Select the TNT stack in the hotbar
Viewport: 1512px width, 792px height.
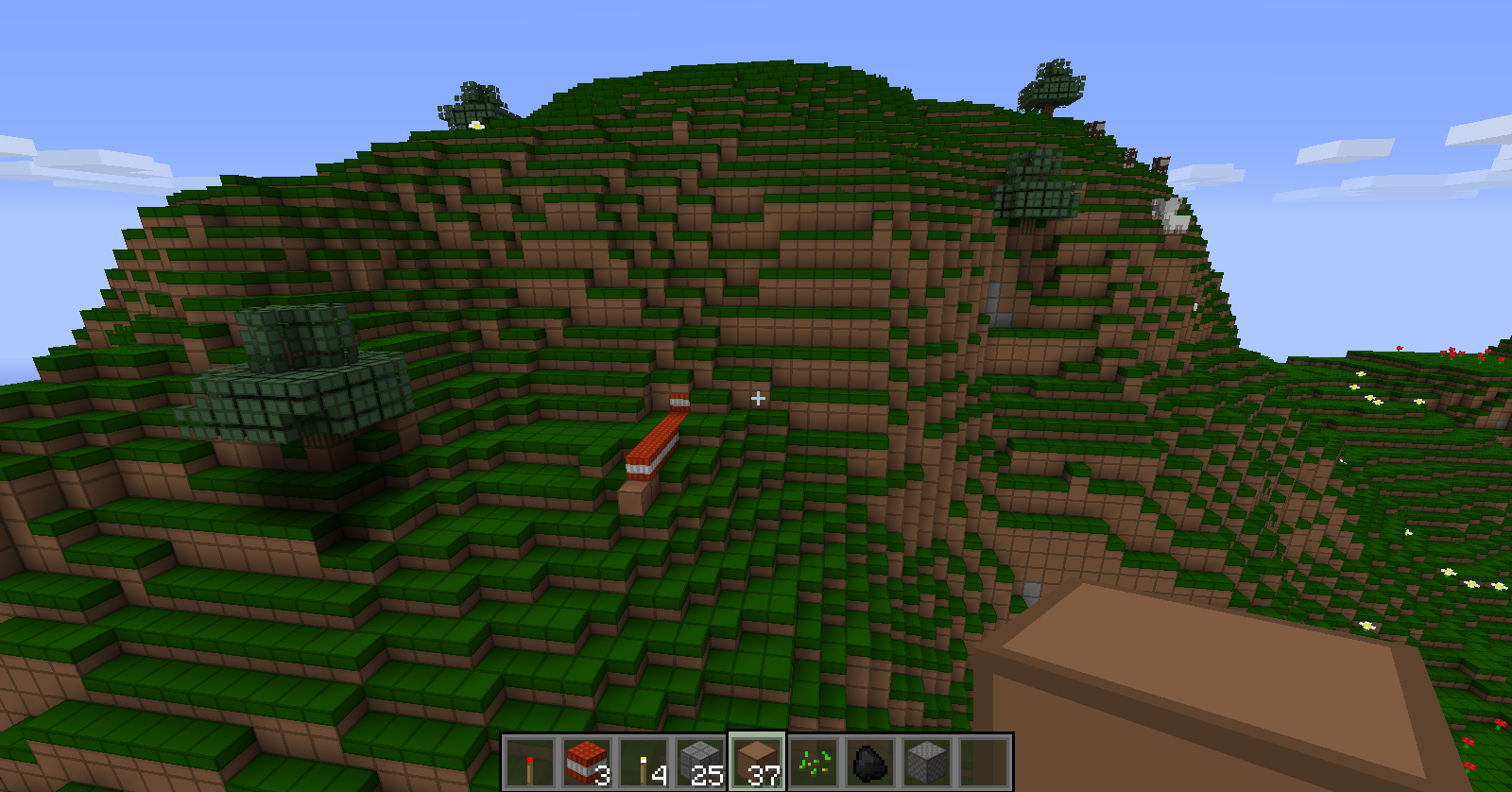[x=587, y=763]
